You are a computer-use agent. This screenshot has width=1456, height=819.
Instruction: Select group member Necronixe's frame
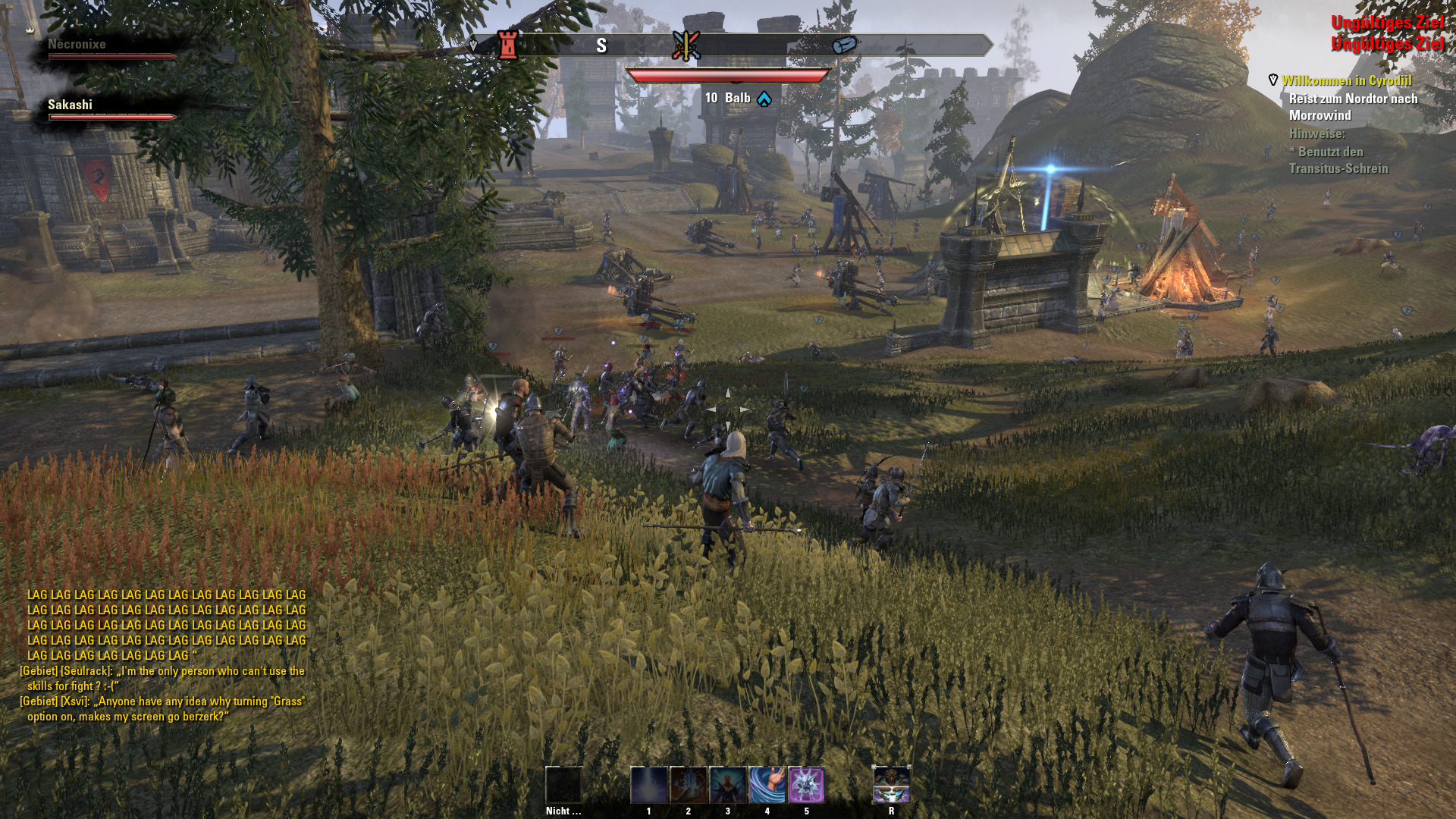110,49
